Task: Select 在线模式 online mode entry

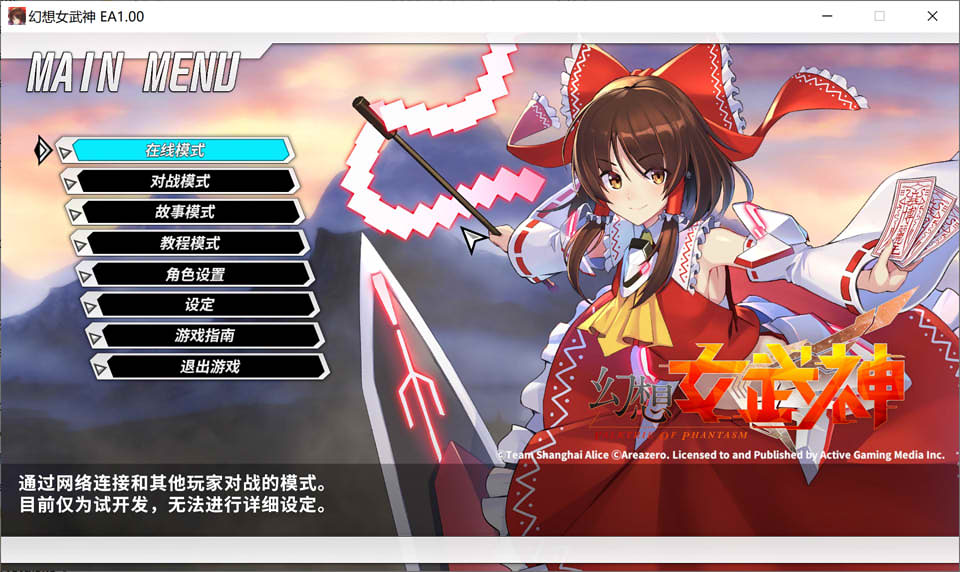Action: (x=176, y=150)
